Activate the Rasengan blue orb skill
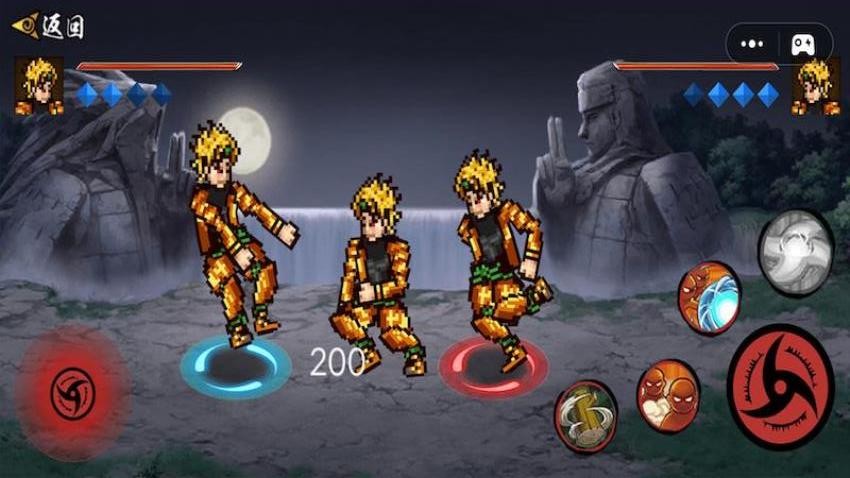 coord(709,297)
